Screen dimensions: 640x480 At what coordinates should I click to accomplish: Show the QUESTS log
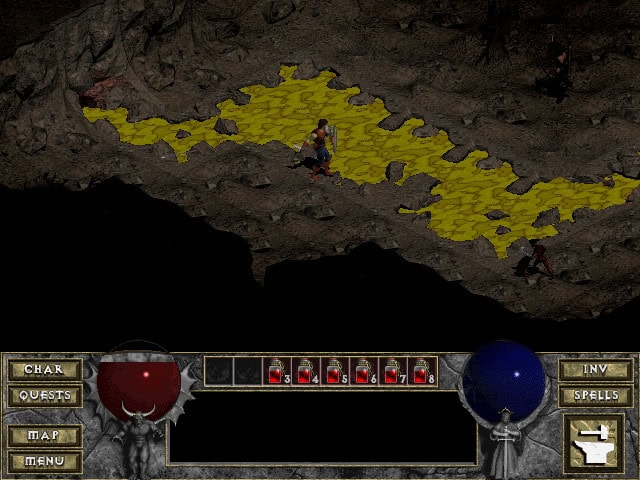point(44,396)
